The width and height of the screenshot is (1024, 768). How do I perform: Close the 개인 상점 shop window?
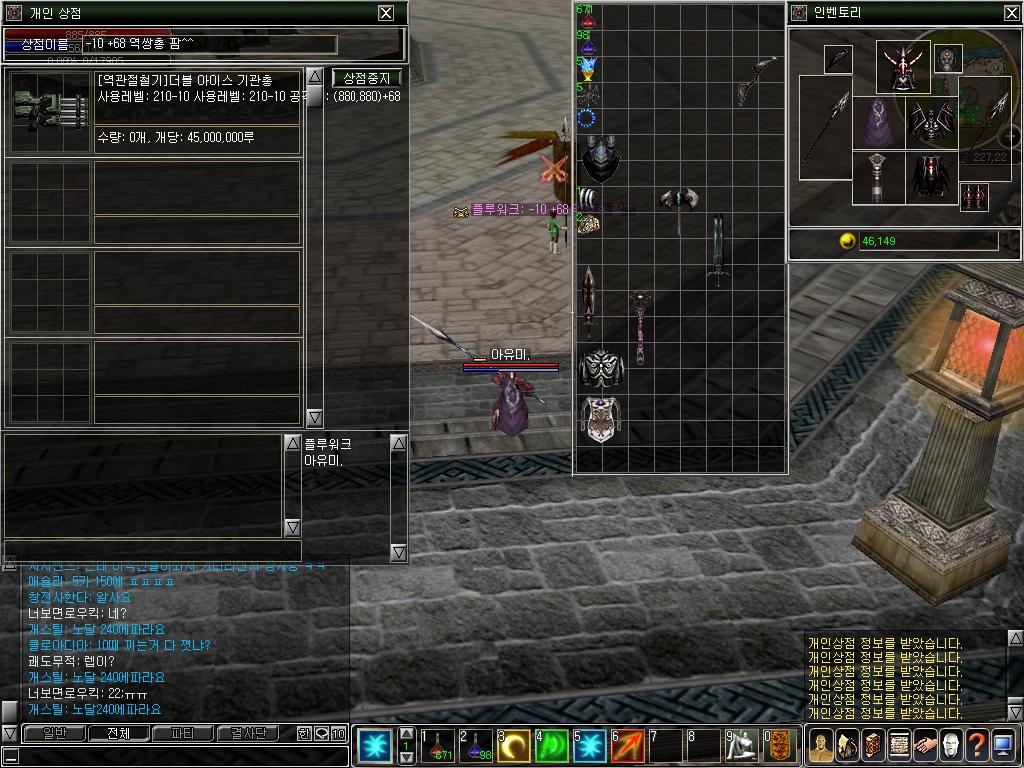(x=386, y=13)
